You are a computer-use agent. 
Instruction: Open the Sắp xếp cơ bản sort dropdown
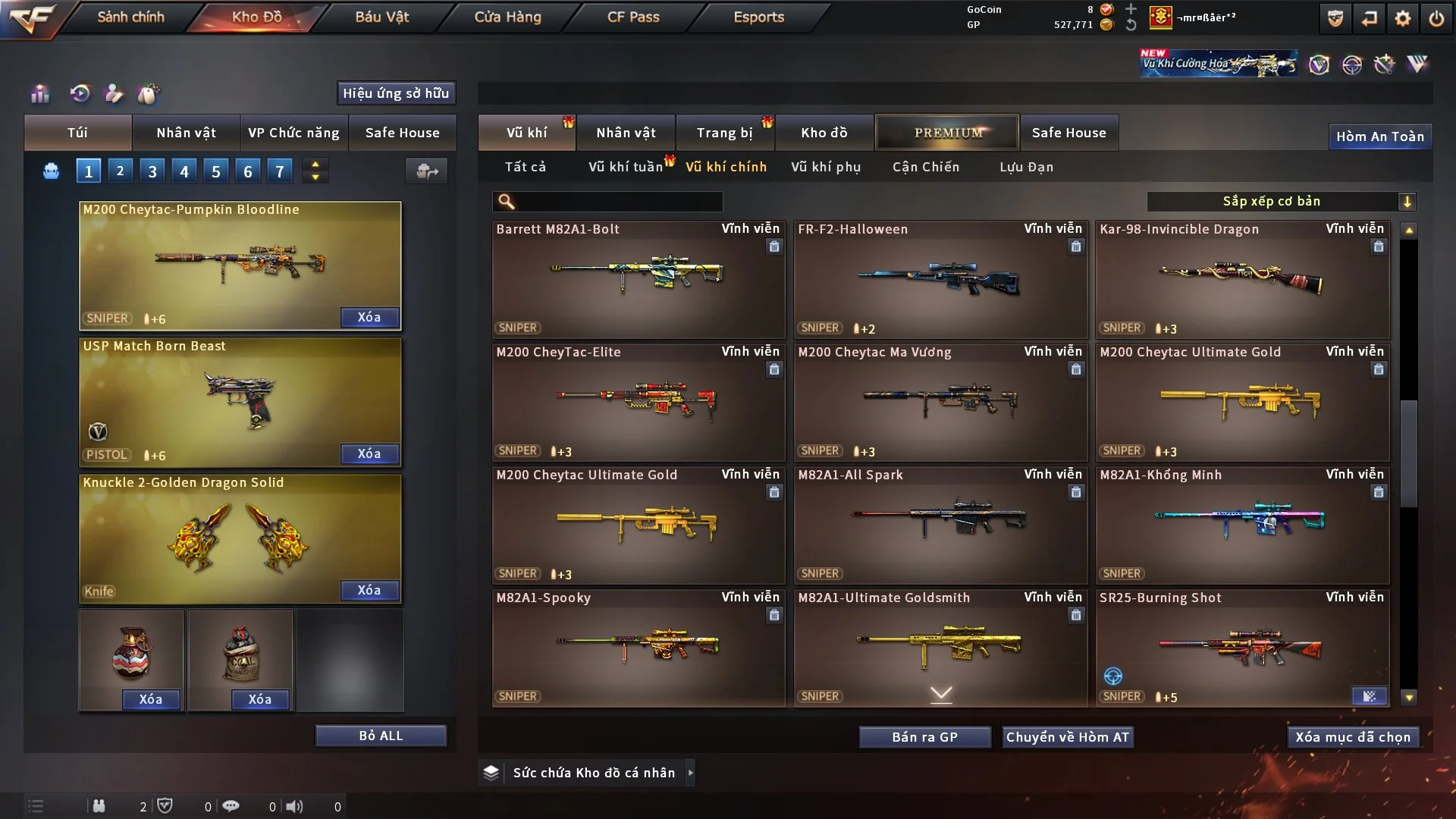1282,202
